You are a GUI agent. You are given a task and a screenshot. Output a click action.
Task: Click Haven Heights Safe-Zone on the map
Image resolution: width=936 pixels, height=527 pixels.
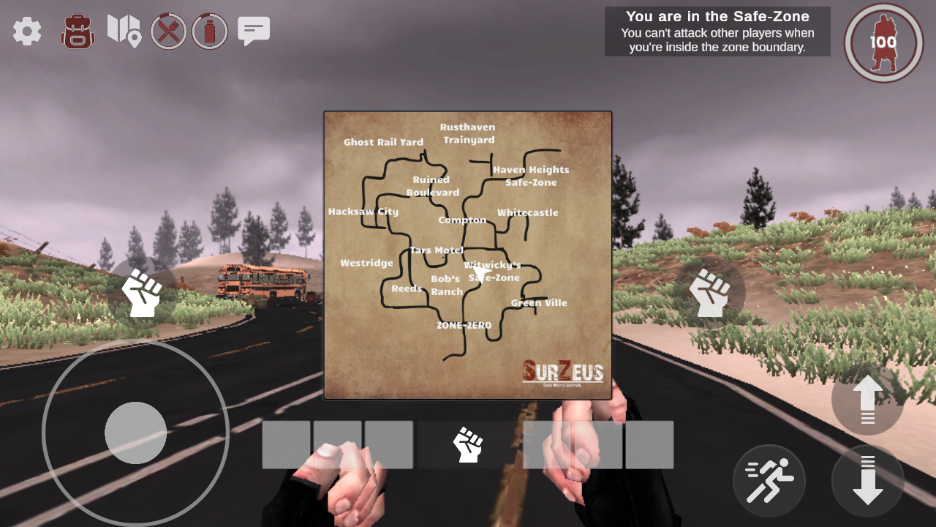[x=531, y=176]
